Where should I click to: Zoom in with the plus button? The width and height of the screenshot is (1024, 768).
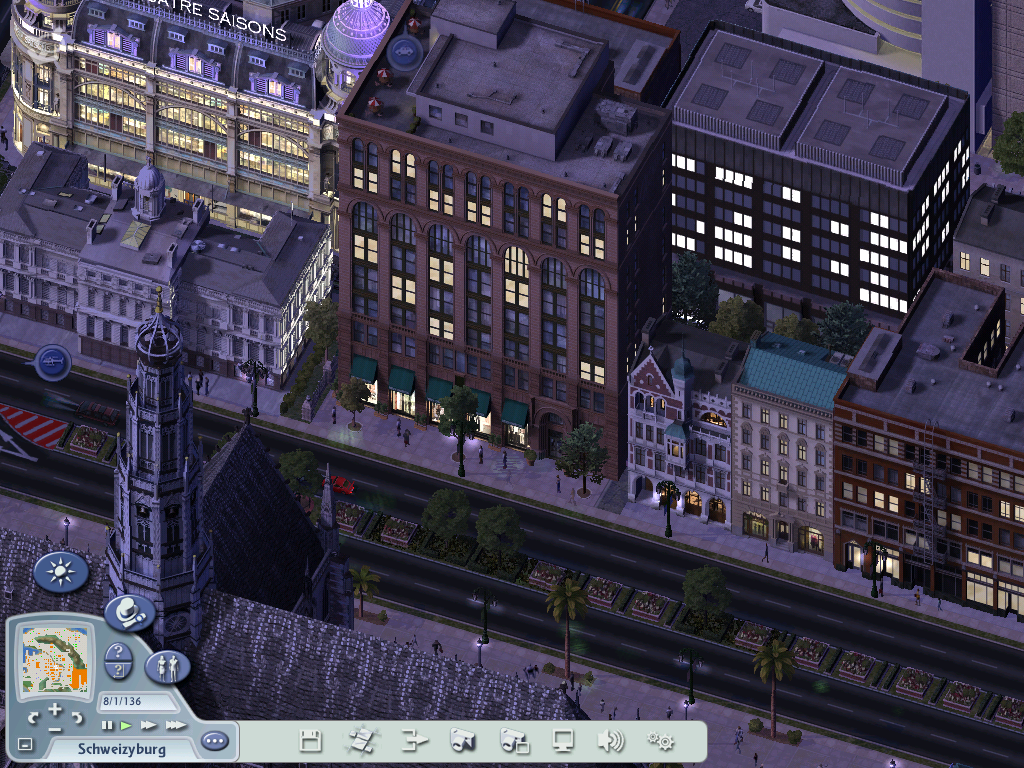tap(54, 708)
